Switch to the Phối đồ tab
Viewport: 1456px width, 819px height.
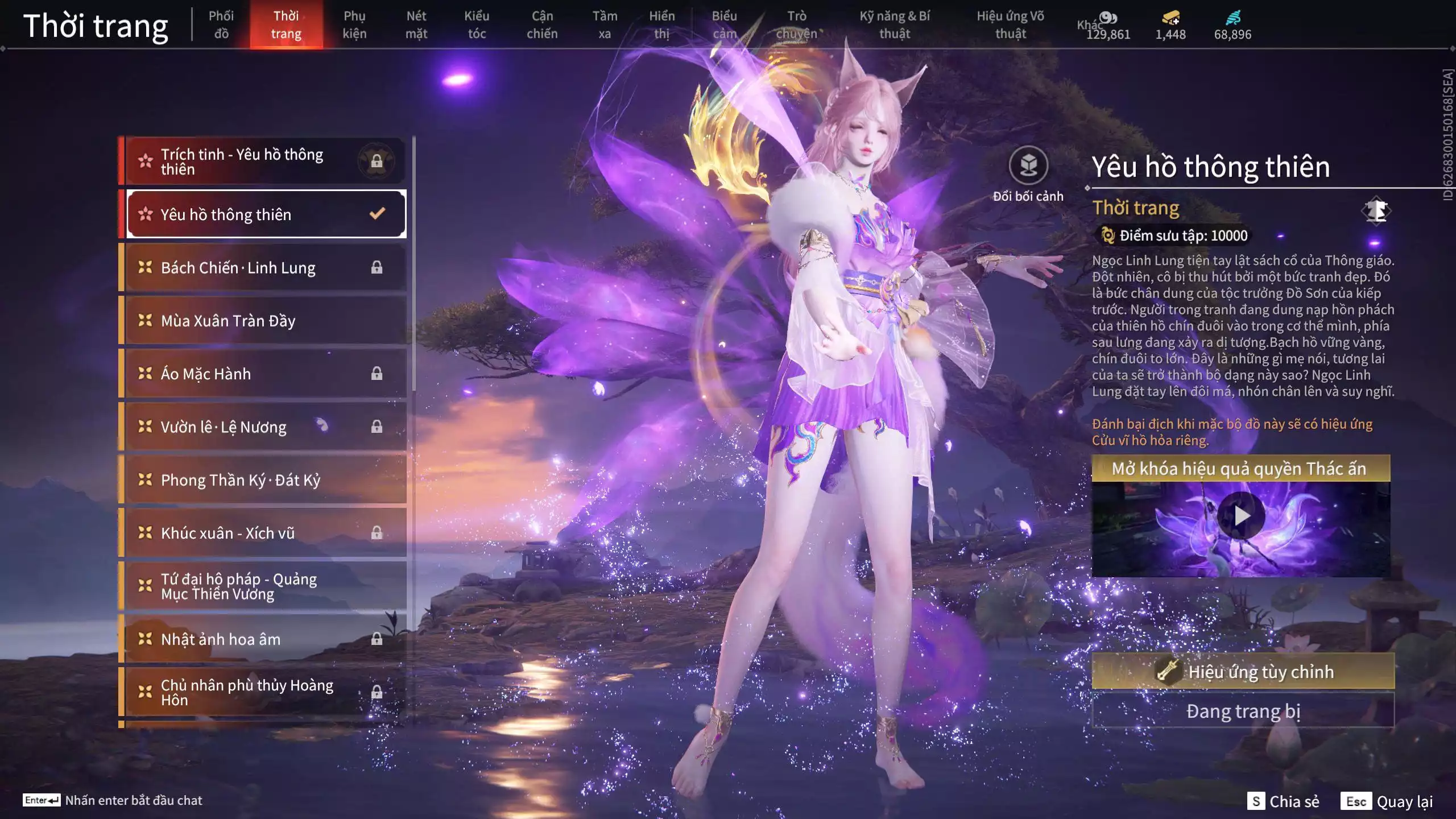click(221, 24)
